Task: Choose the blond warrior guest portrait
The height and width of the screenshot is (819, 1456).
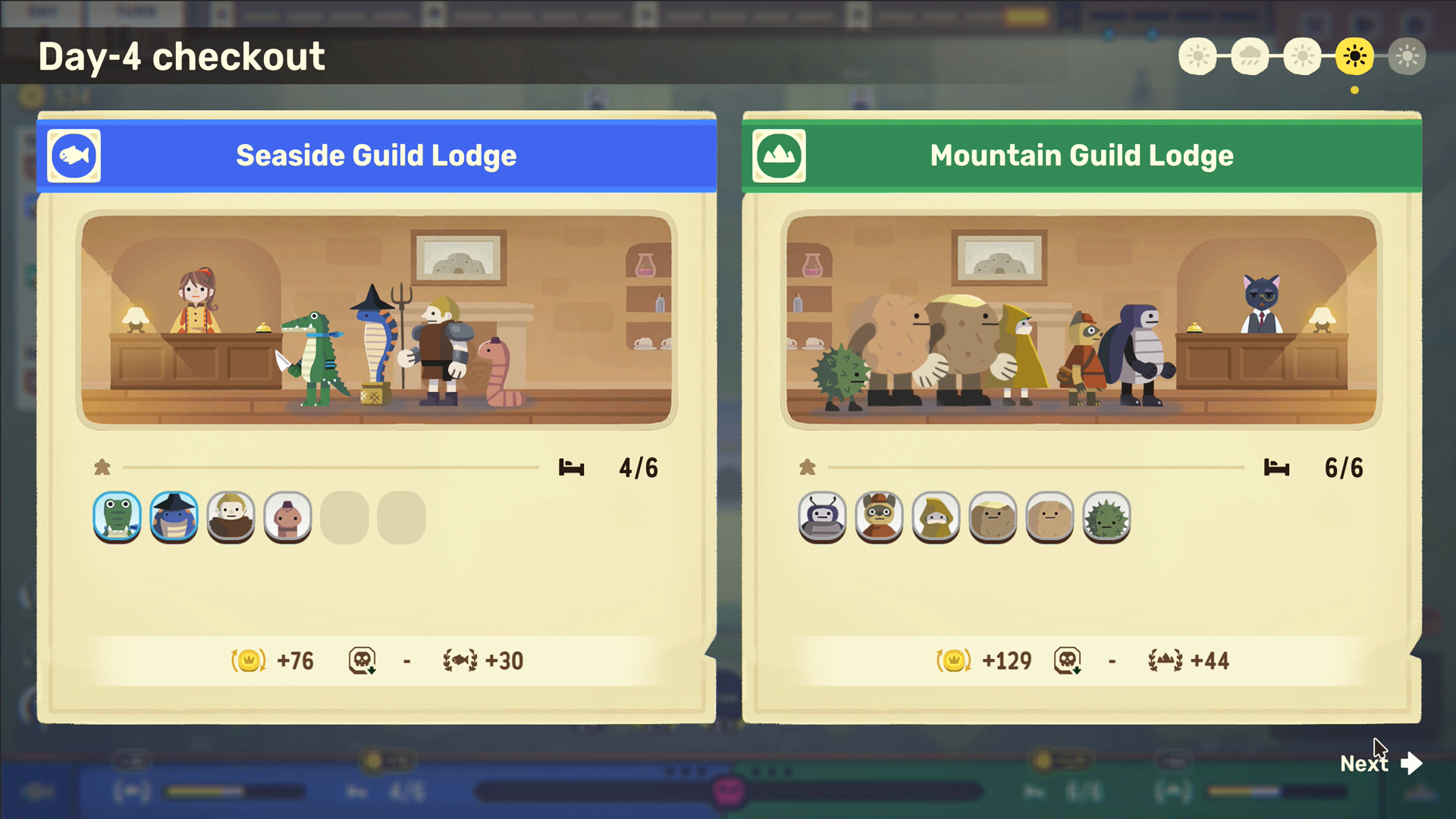Action: tap(231, 517)
